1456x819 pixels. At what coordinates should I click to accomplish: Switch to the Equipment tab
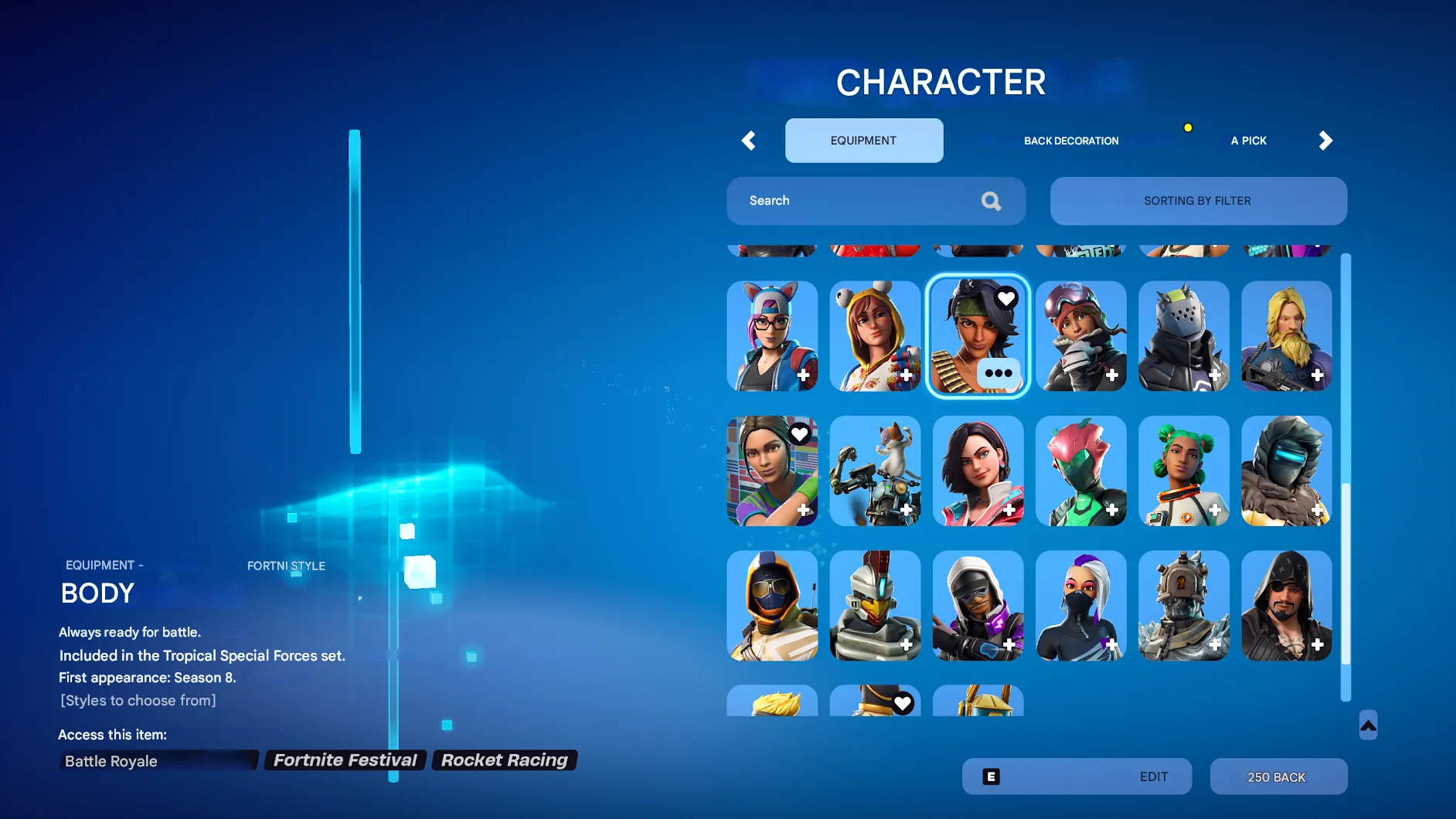tap(863, 141)
